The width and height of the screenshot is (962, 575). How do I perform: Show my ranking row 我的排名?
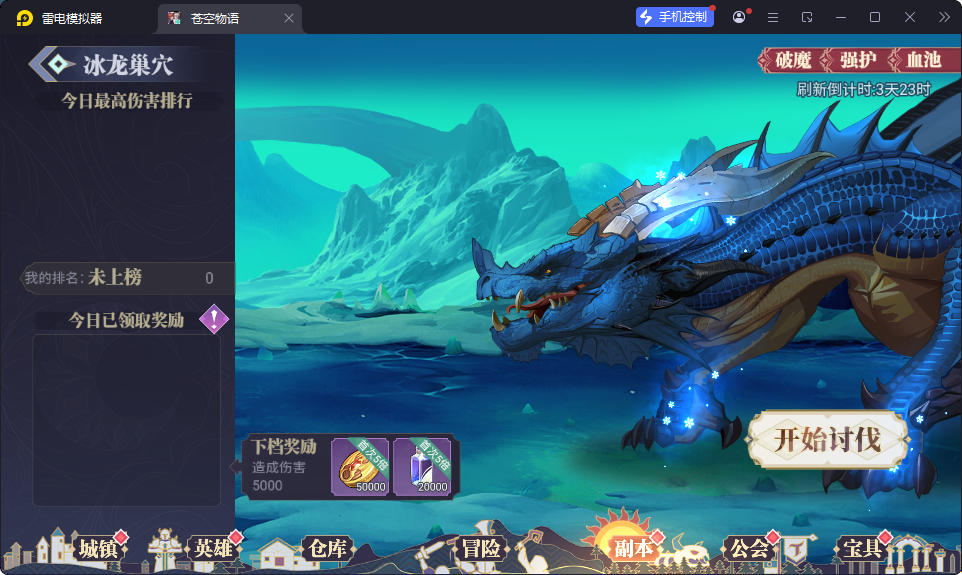120,278
